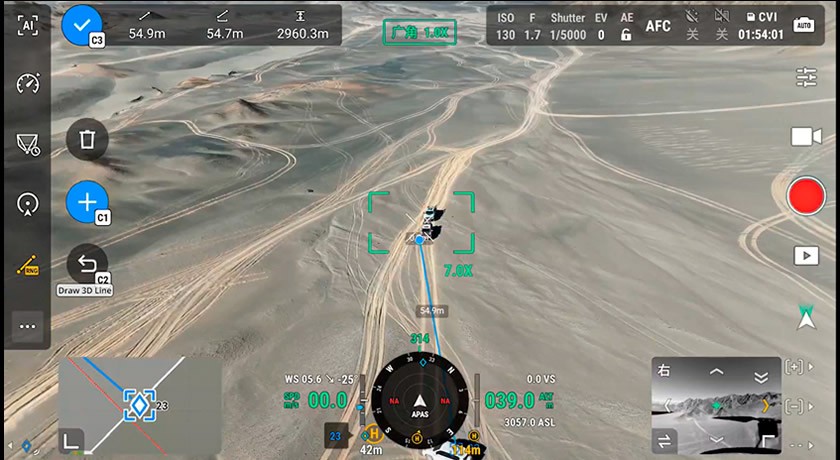Start recording with the red button

pyautogui.click(x=806, y=196)
